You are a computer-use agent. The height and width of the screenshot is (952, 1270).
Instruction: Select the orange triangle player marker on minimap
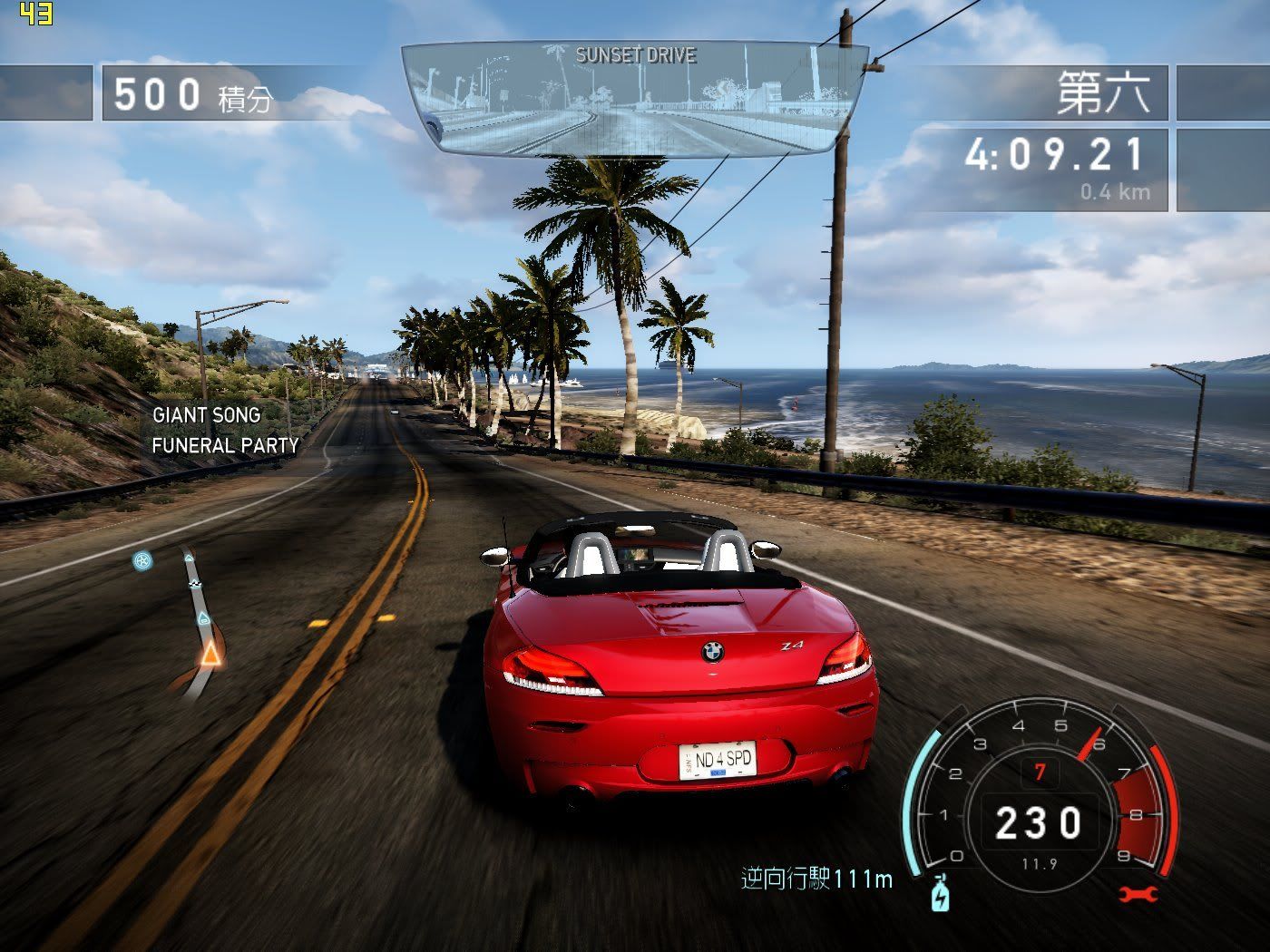point(210,654)
